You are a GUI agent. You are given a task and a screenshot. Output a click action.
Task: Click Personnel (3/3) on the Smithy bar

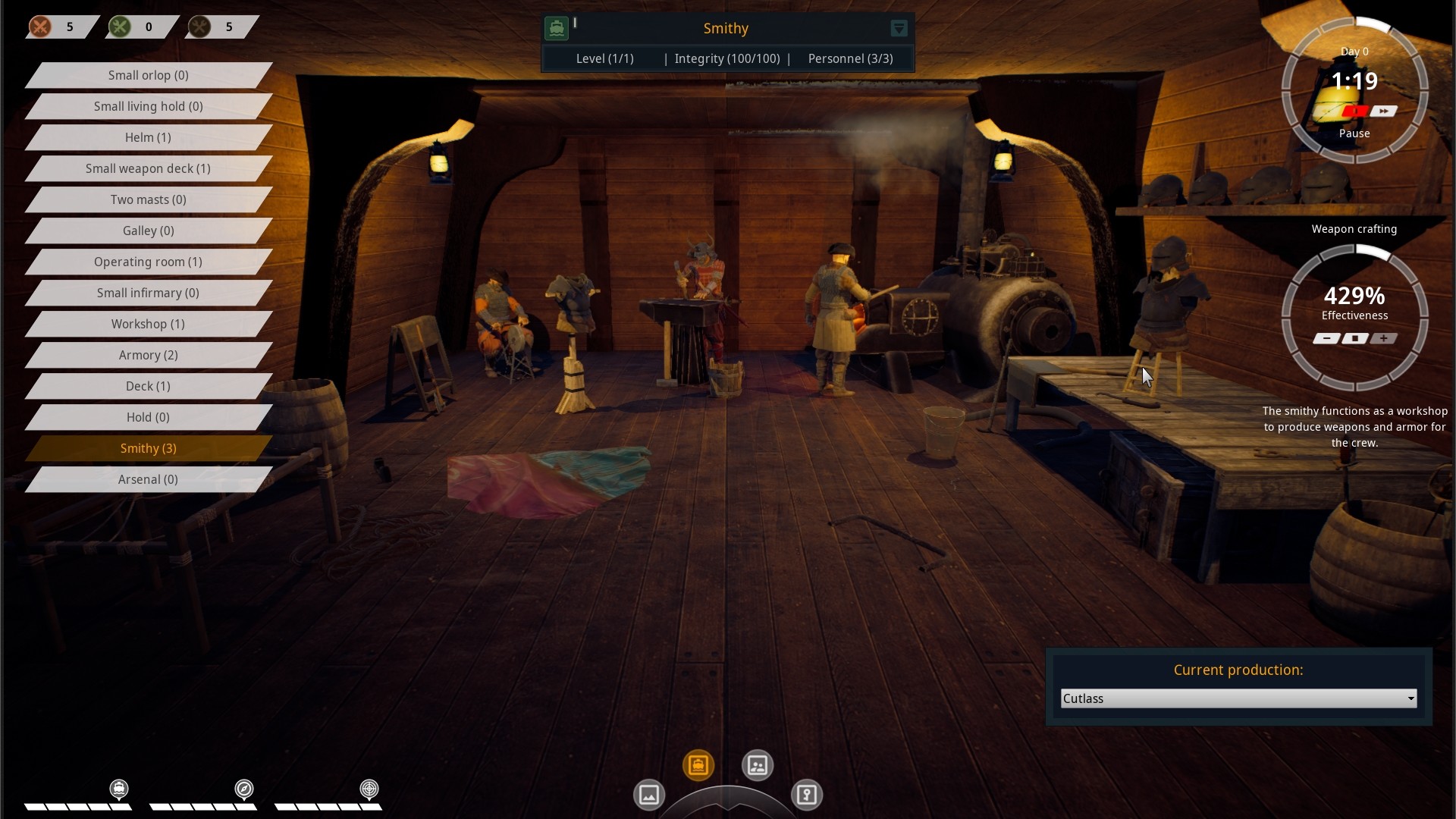click(x=849, y=58)
